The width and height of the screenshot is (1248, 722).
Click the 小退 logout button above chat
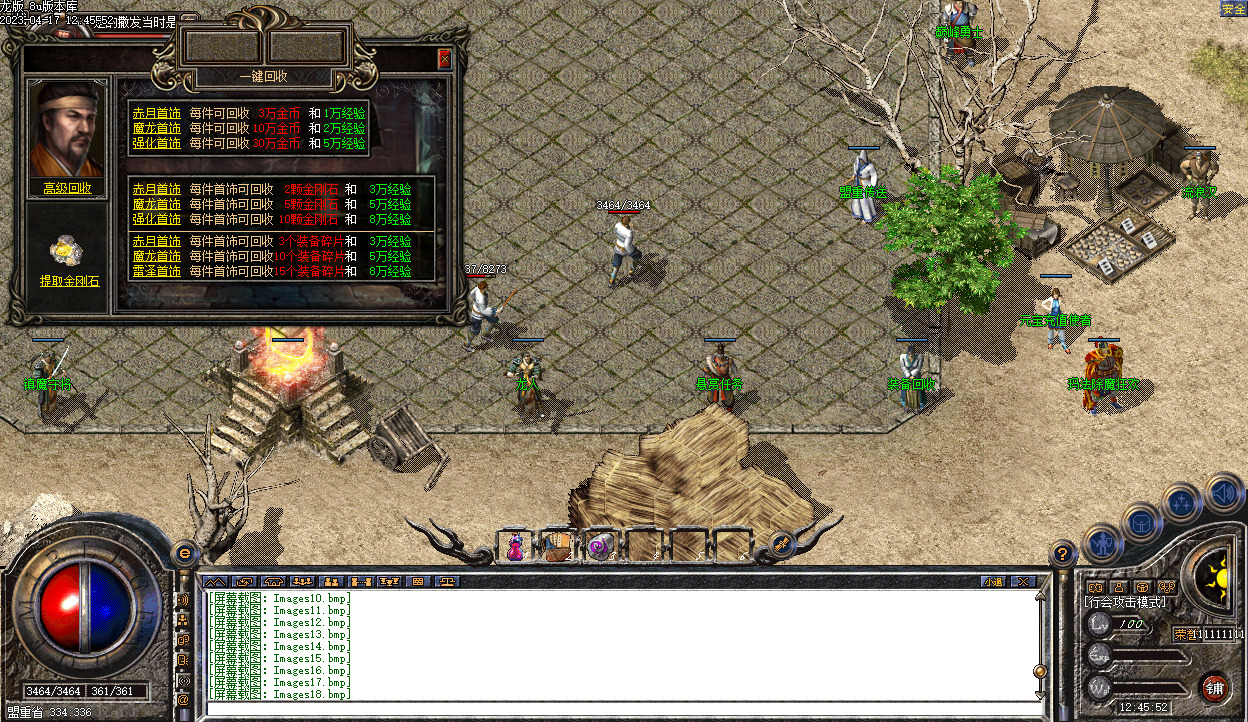click(x=992, y=581)
